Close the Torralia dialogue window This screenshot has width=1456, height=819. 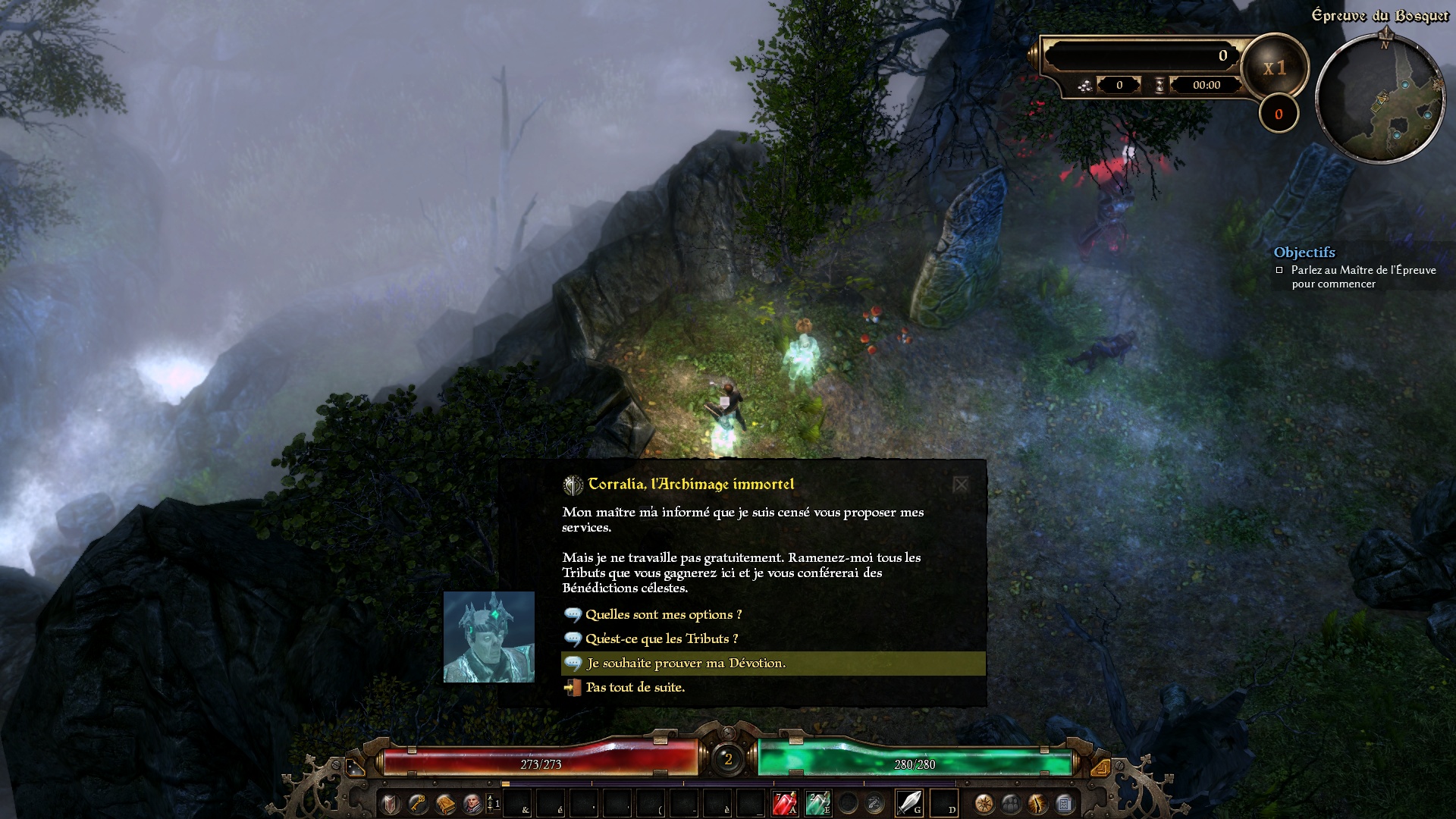point(960,485)
